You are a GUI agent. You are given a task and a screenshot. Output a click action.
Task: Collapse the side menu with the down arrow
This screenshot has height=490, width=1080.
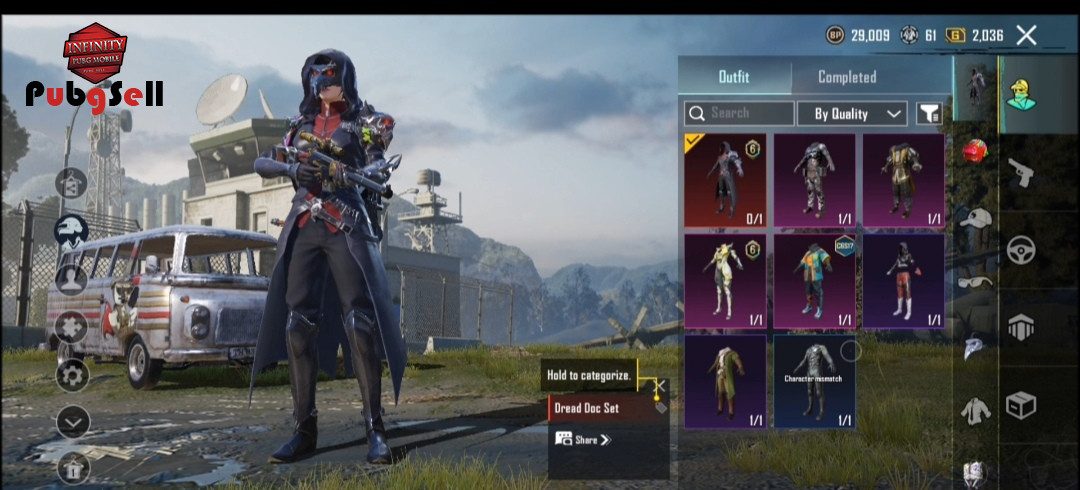[x=72, y=422]
